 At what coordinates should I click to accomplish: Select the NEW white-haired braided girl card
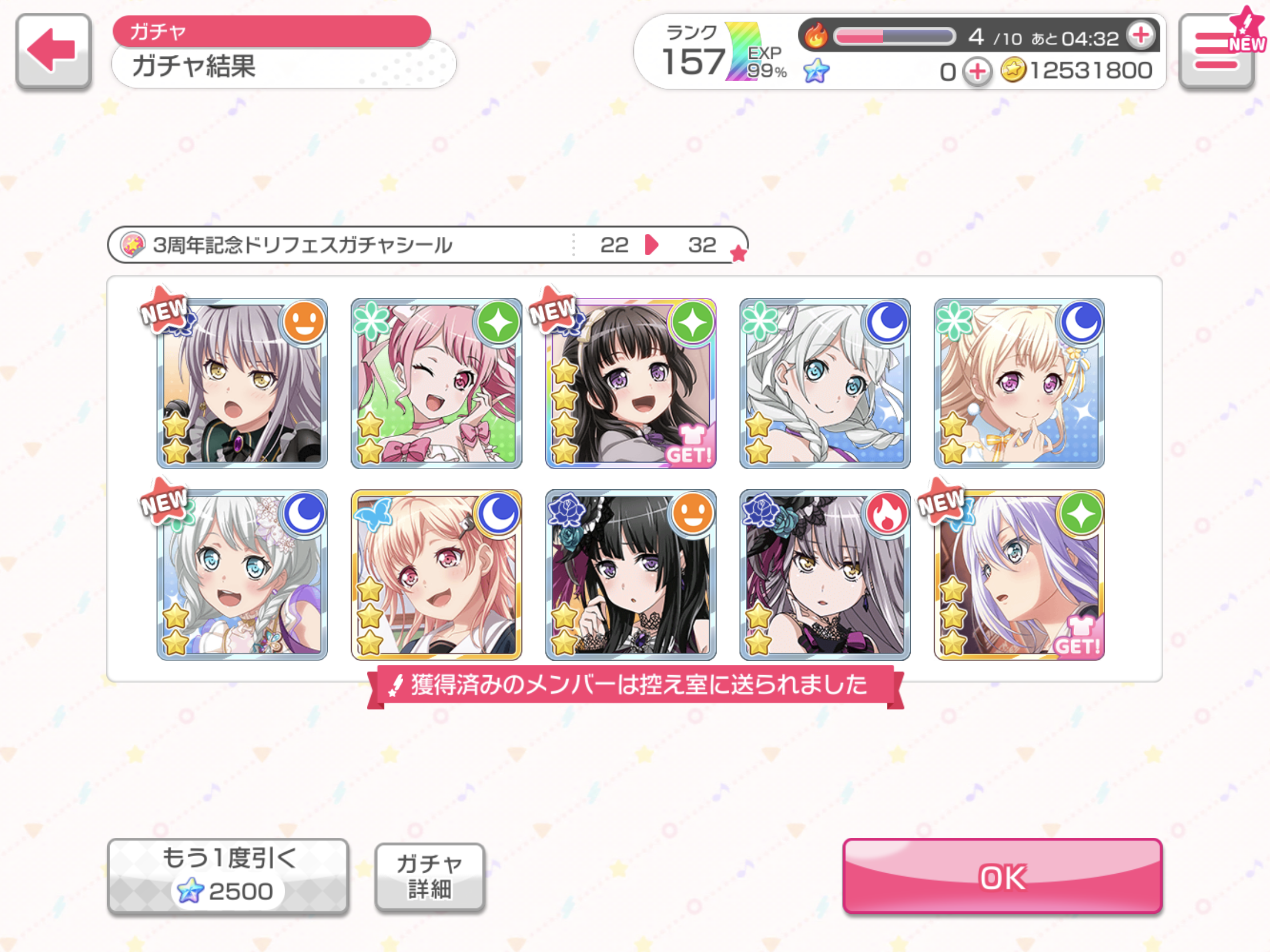coord(242,575)
